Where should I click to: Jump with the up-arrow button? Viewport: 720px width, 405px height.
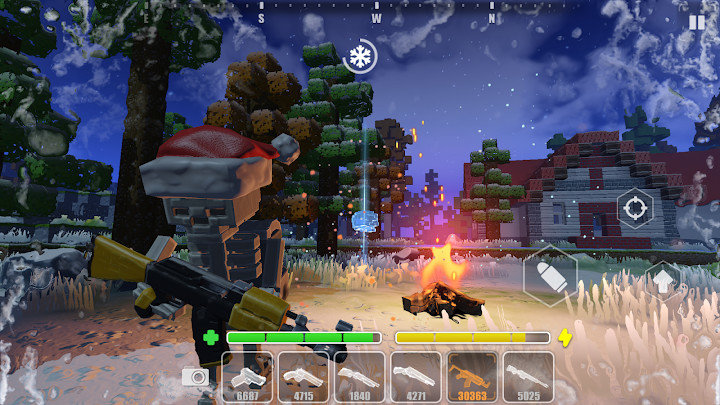tap(662, 279)
